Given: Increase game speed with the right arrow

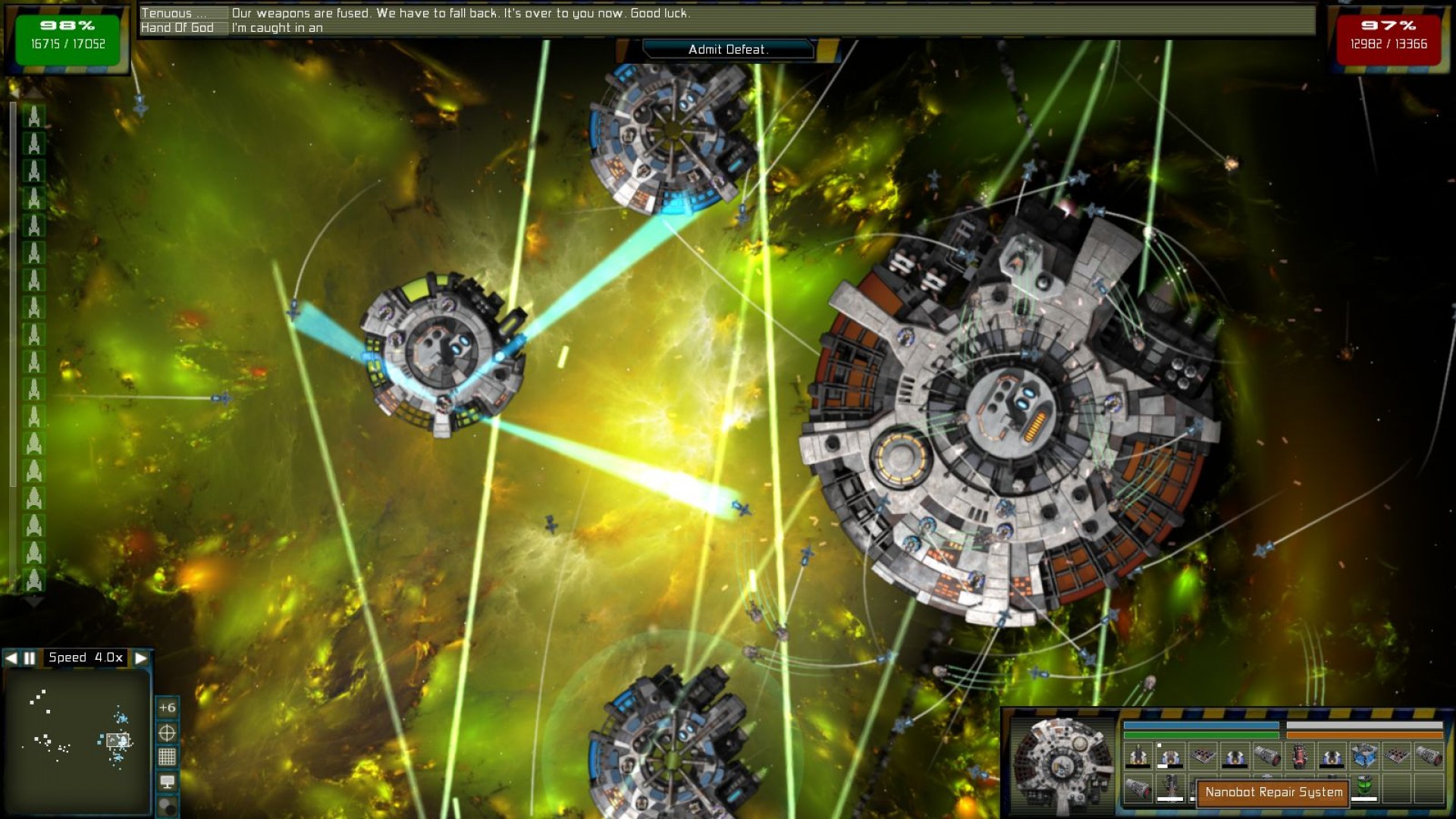Looking at the screenshot, I should click(143, 657).
